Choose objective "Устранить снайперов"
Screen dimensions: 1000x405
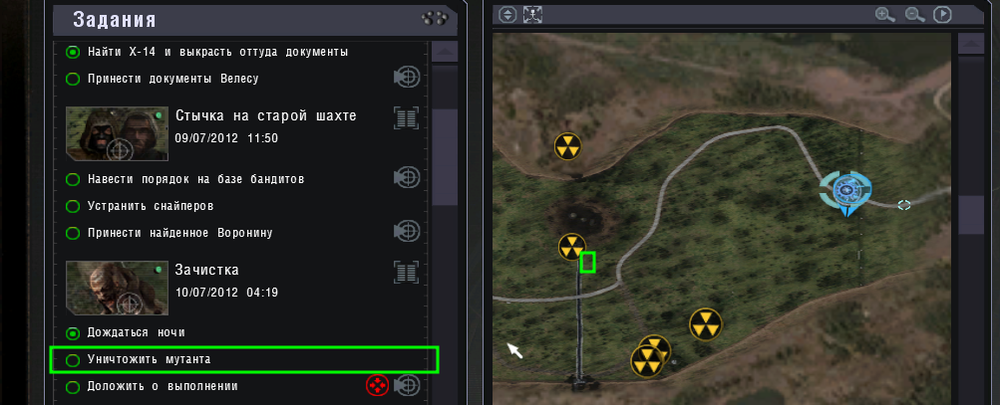point(149,206)
